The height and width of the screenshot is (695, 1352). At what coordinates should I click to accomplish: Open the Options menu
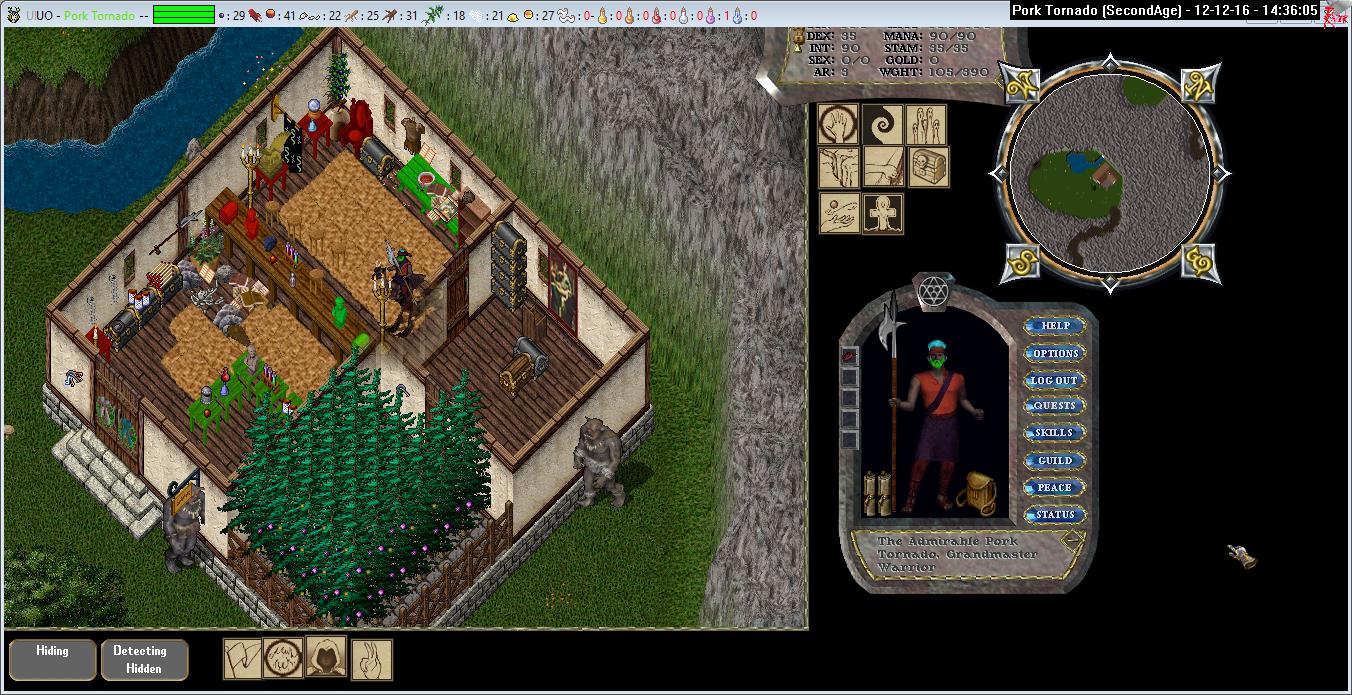[1055, 353]
